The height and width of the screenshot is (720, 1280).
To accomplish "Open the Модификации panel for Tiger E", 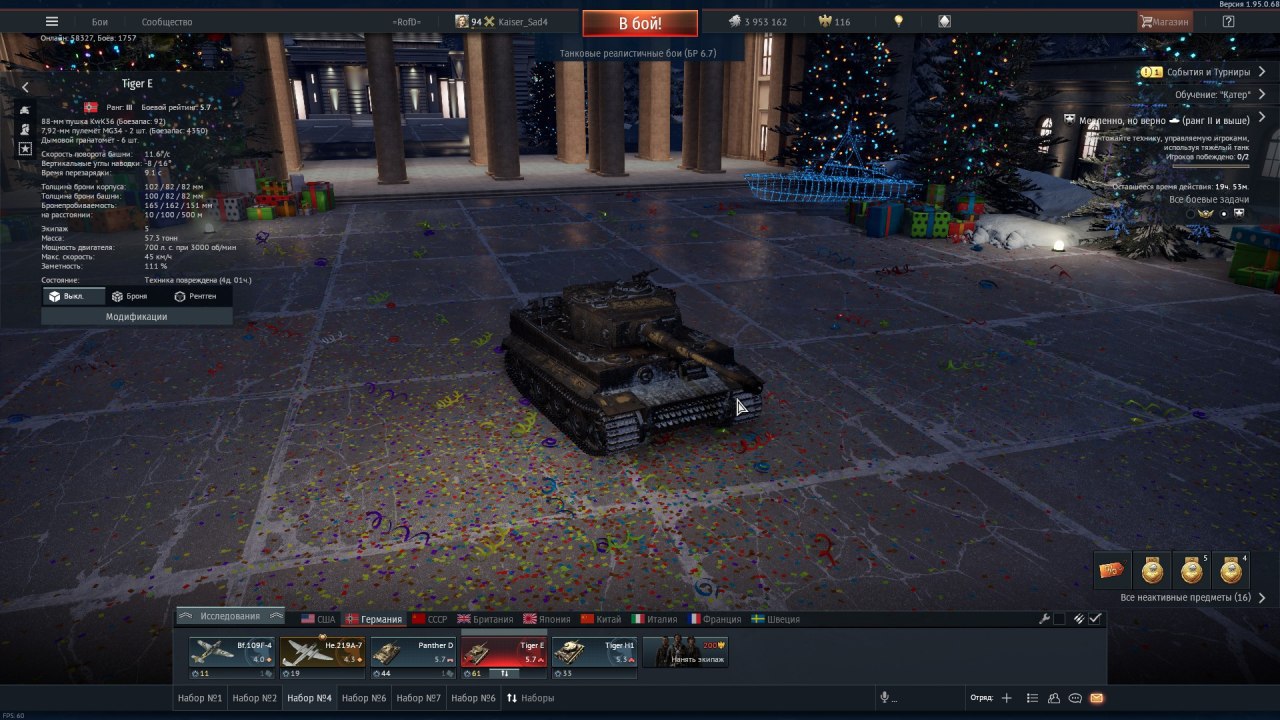I will 136,317.
